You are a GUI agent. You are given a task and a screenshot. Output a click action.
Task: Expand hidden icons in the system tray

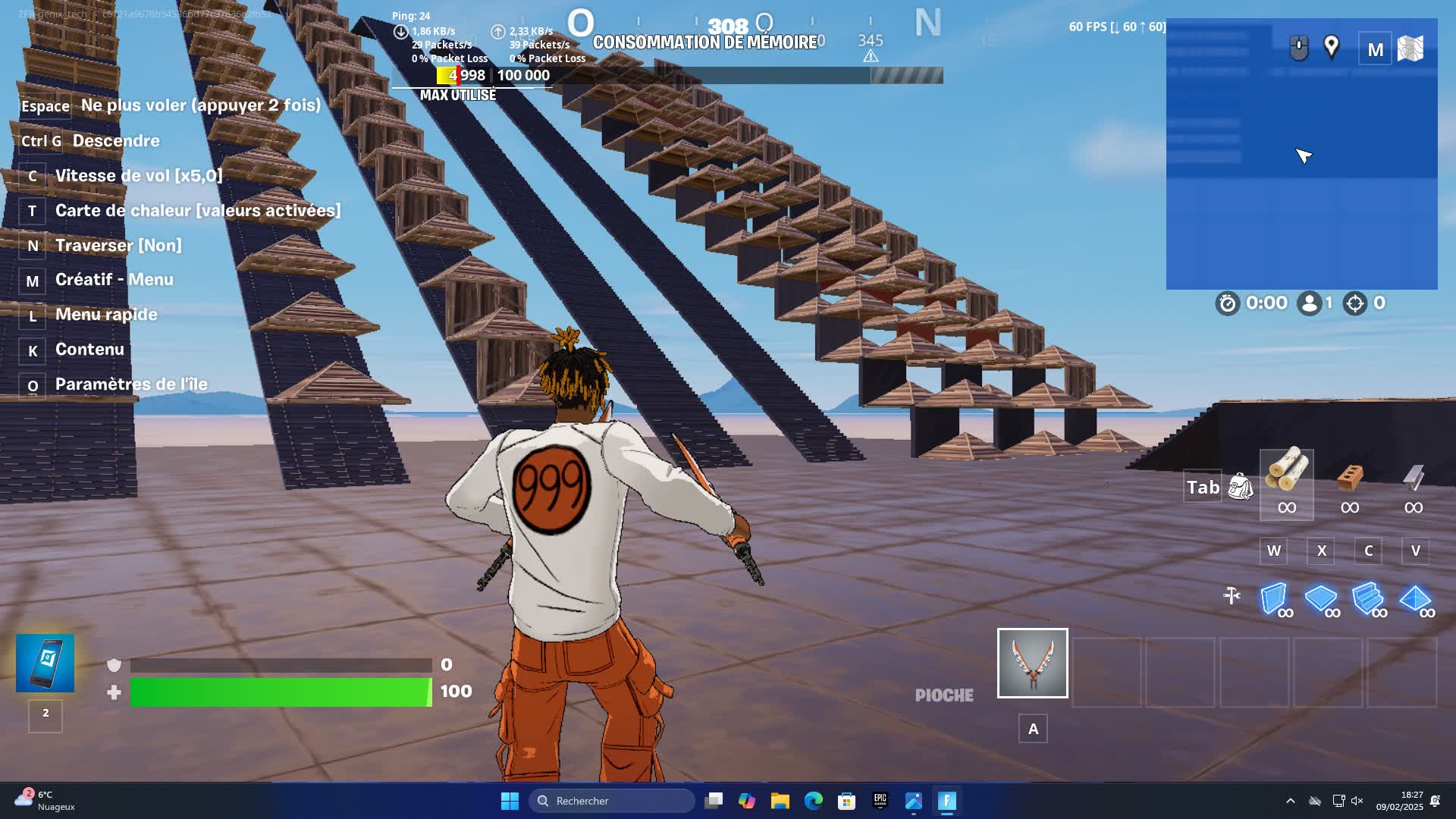(x=1291, y=801)
